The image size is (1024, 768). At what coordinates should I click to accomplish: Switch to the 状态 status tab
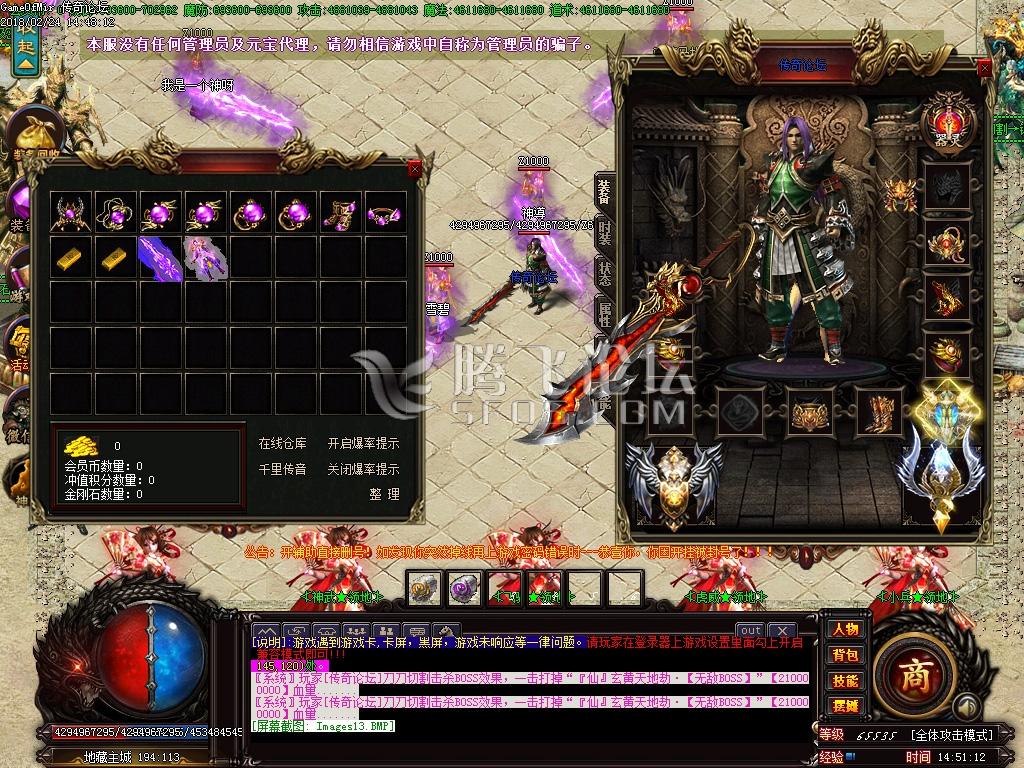(x=605, y=272)
